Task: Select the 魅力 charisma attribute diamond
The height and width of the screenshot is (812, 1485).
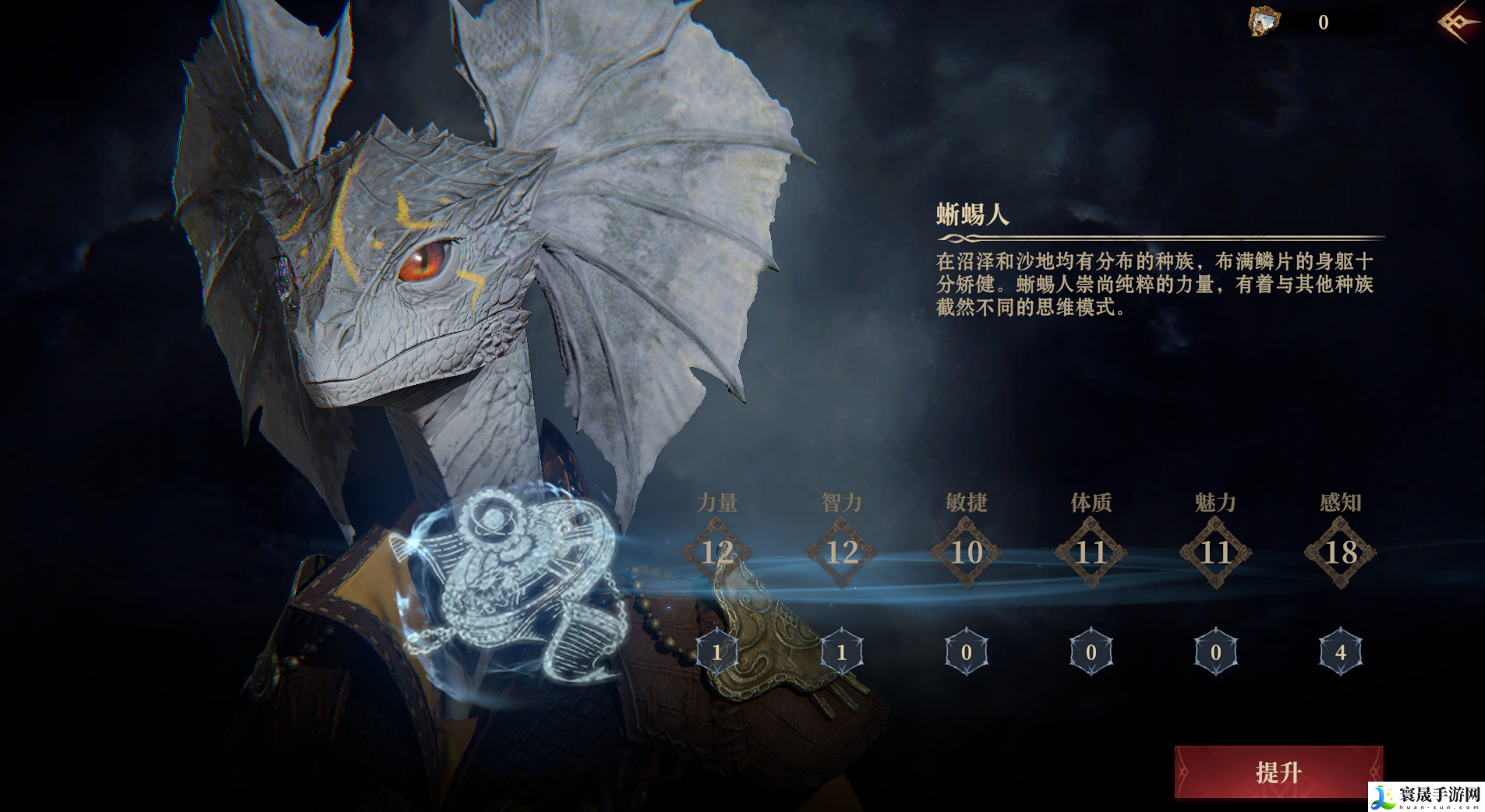Action: point(1216,553)
